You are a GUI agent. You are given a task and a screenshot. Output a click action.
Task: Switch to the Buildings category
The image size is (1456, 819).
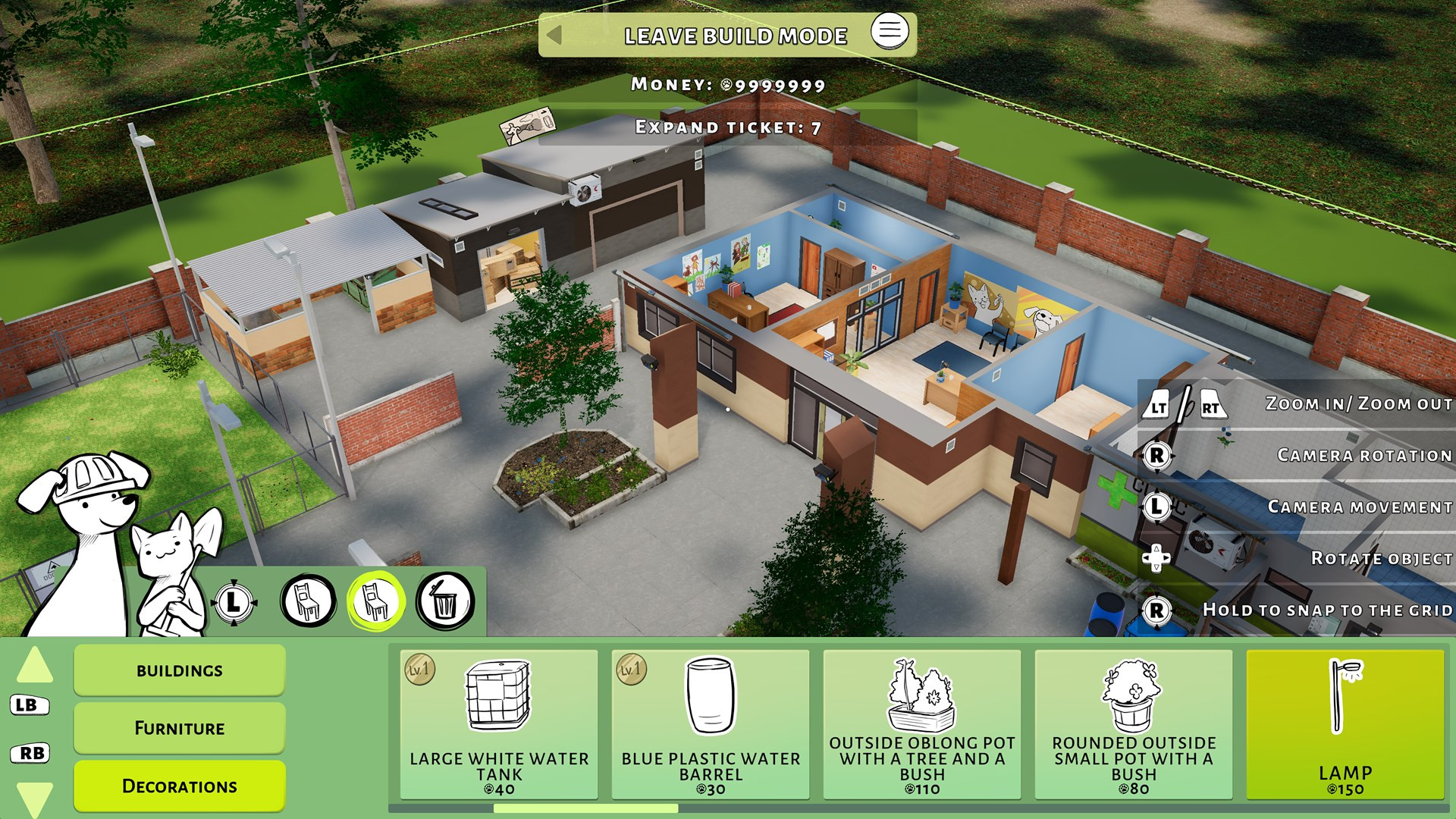180,670
